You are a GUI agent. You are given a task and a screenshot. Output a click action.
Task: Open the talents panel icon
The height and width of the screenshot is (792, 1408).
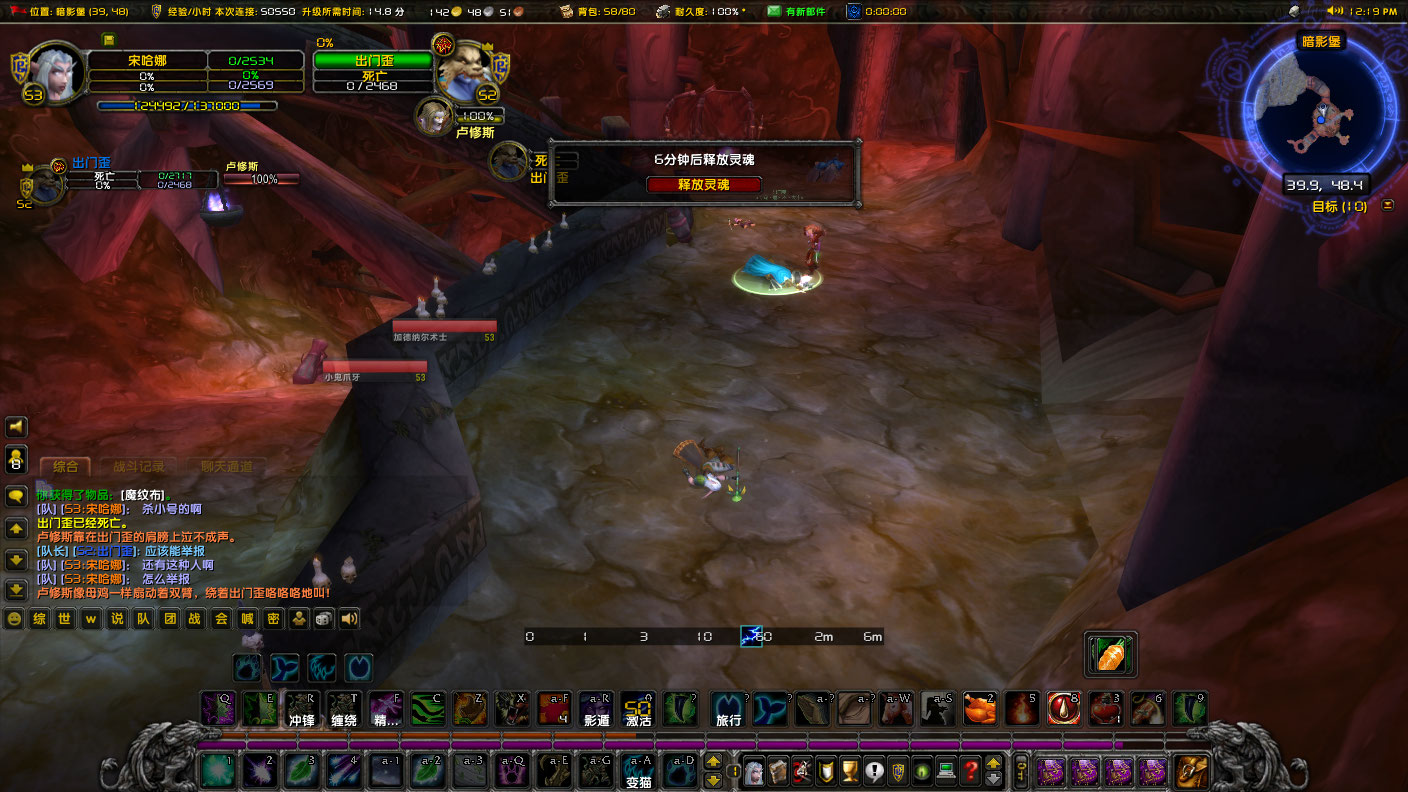(x=801, y=771)
